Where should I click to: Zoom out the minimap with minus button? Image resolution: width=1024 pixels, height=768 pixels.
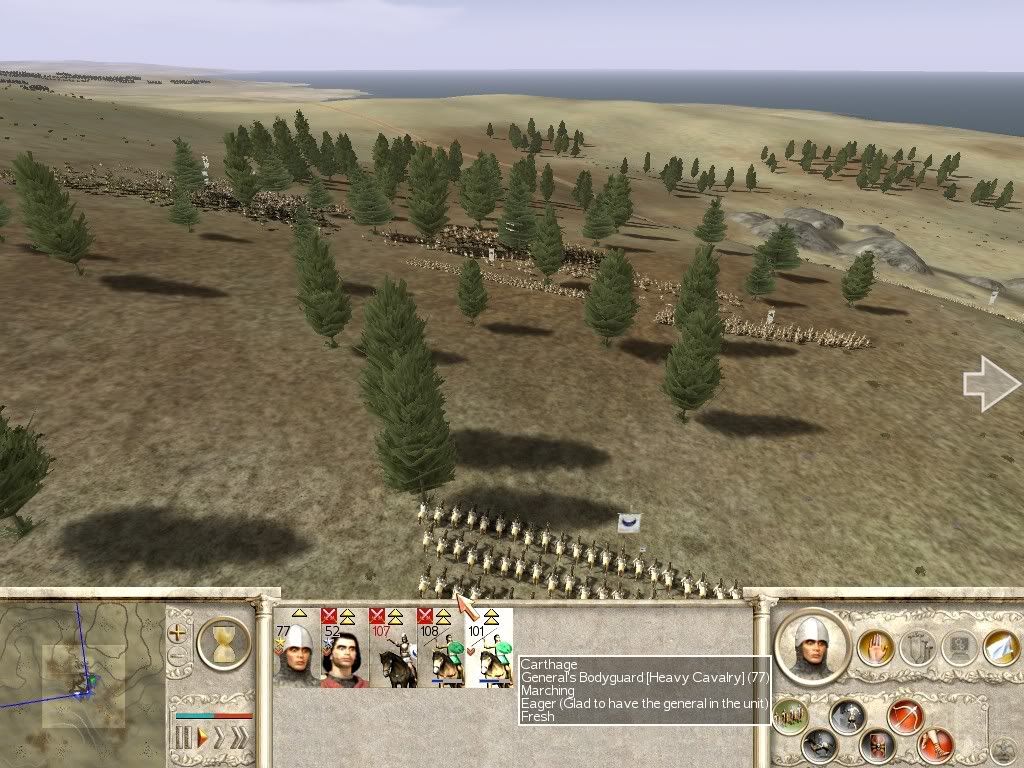180,657
